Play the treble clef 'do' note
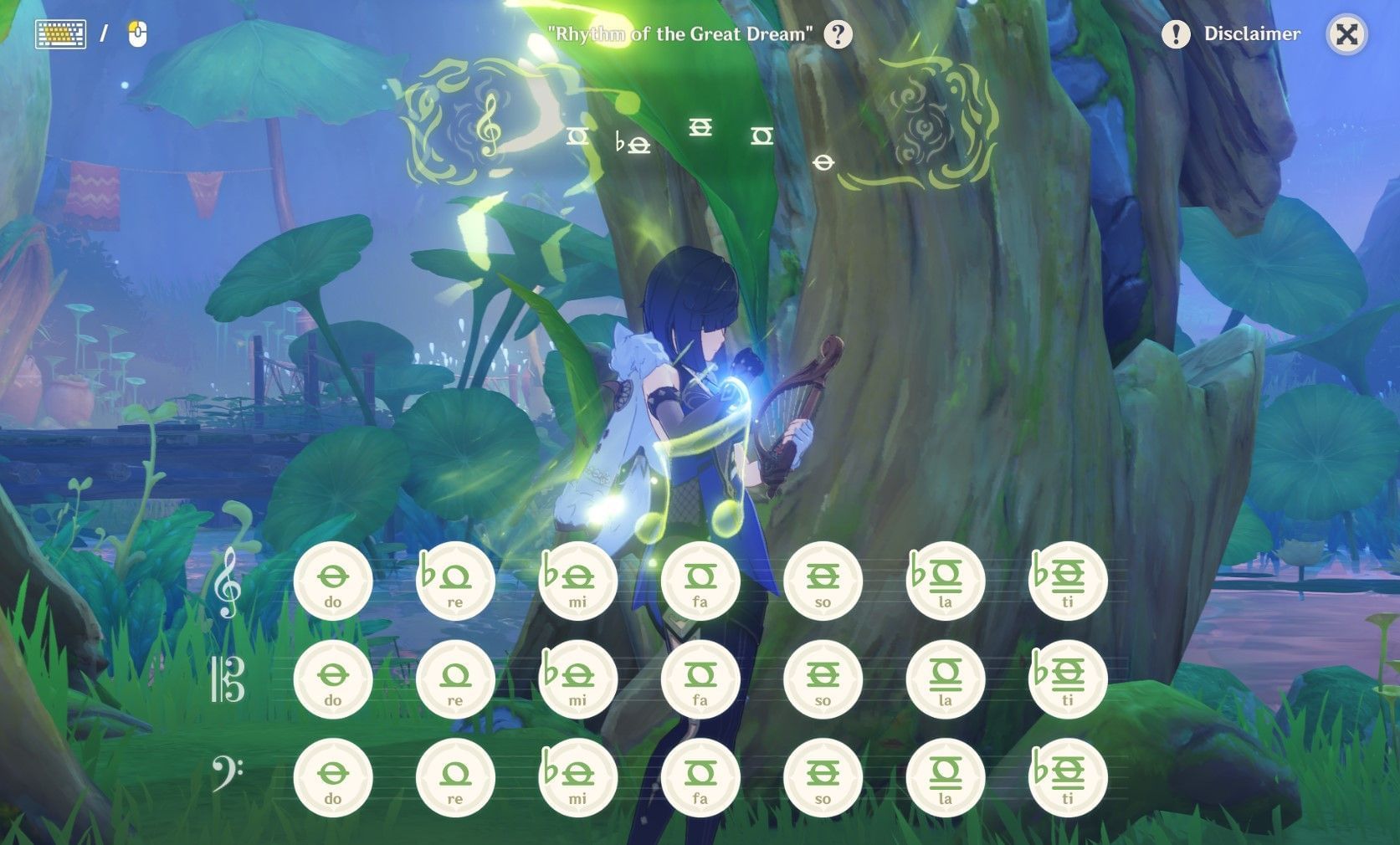 click(x=333, y=580)
